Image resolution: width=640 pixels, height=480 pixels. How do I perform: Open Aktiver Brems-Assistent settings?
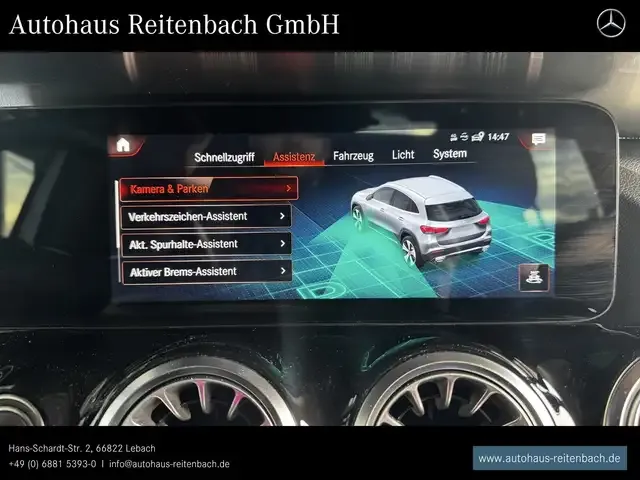(x=206, y=271)
